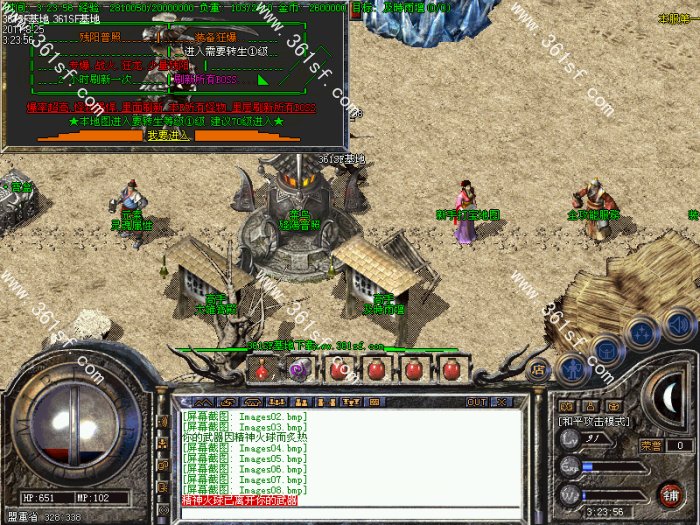The height and width of the screenshot is (525, 700).
Task: Click the 我要进入 enter link
Action: pyautogui.click(x=166, y=134)
